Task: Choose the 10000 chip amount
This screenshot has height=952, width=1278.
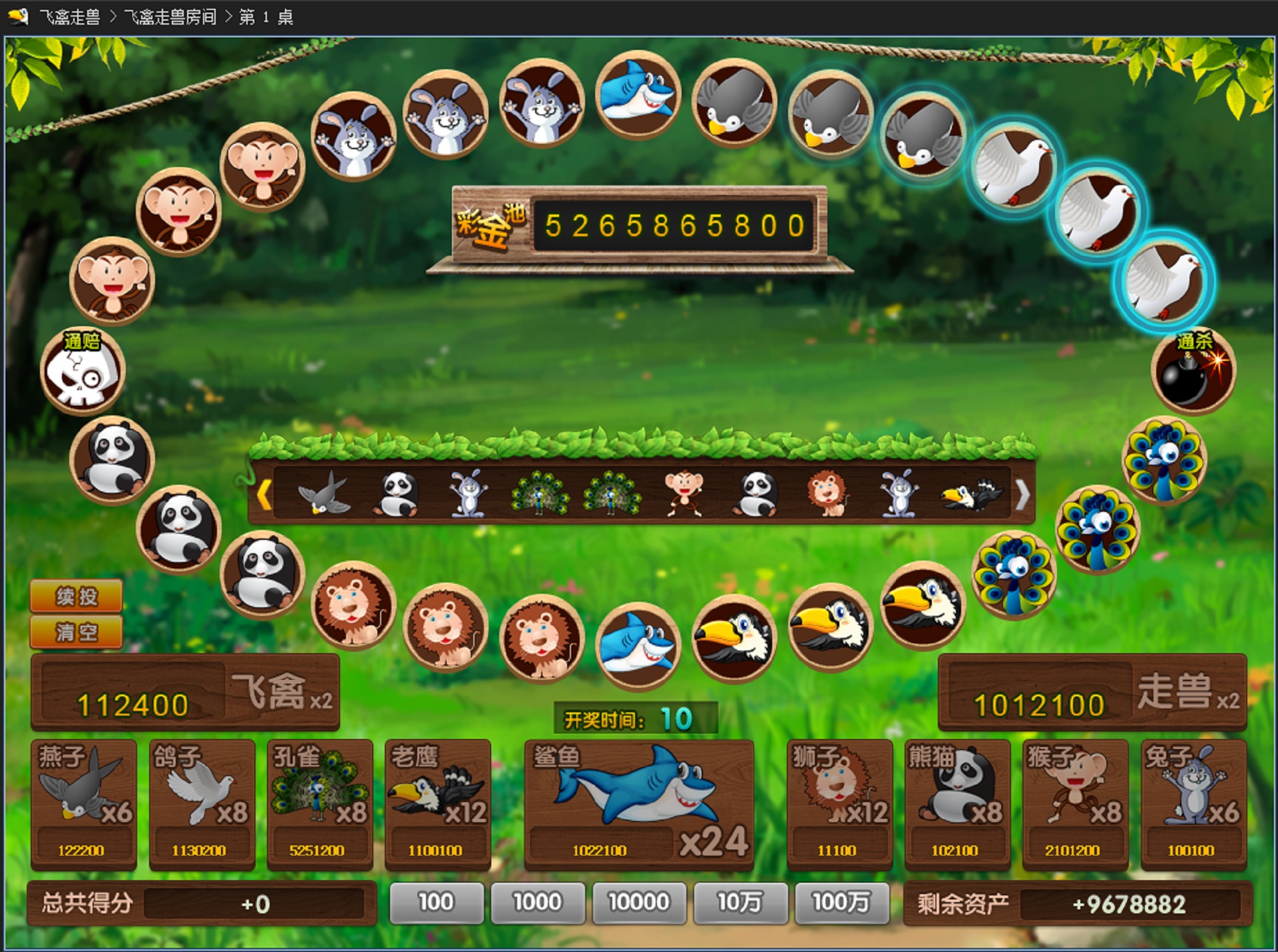Action: 638,903
